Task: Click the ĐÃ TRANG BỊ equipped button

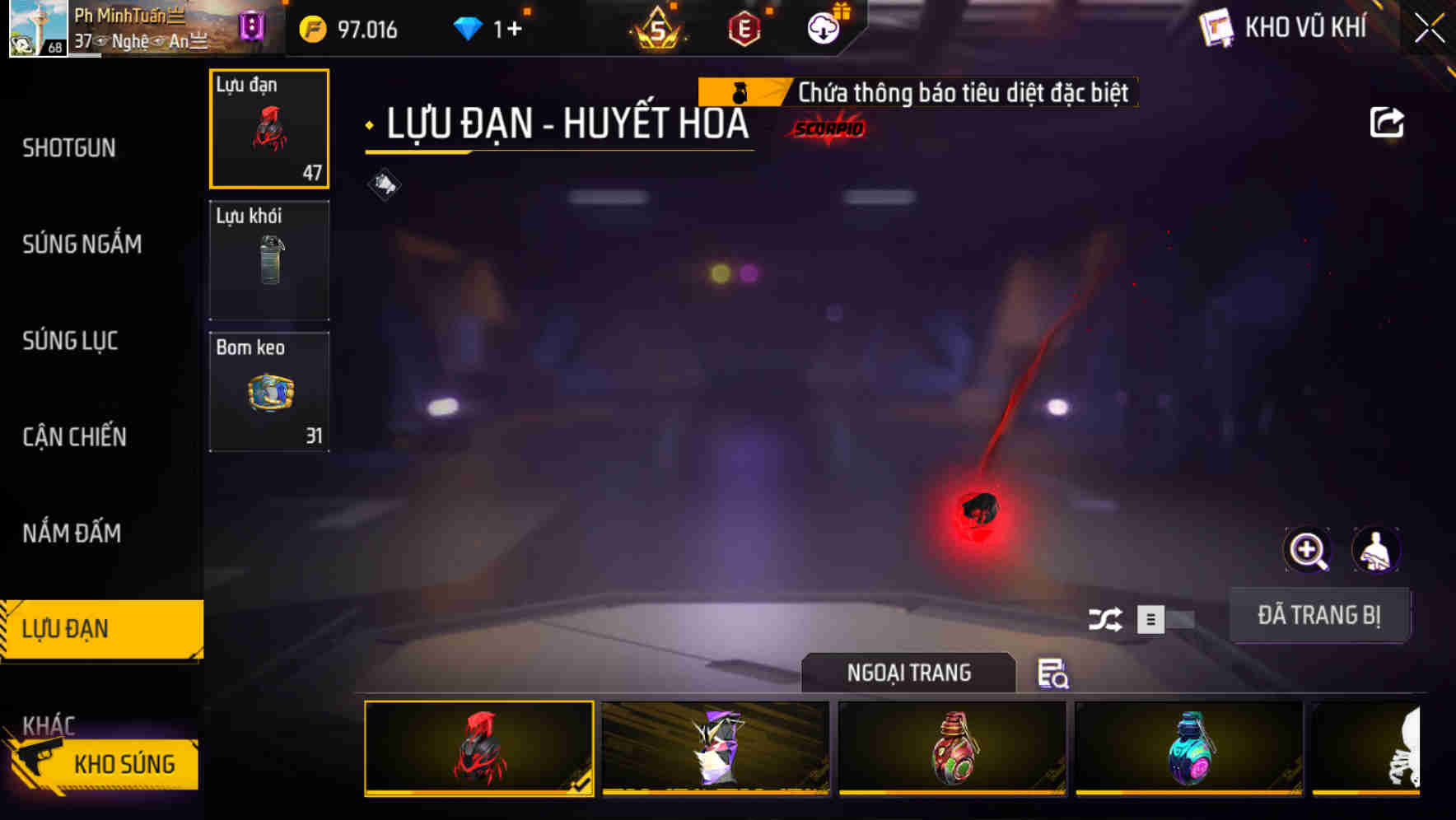Action: pyautogui.click(x=1320, y=615)
